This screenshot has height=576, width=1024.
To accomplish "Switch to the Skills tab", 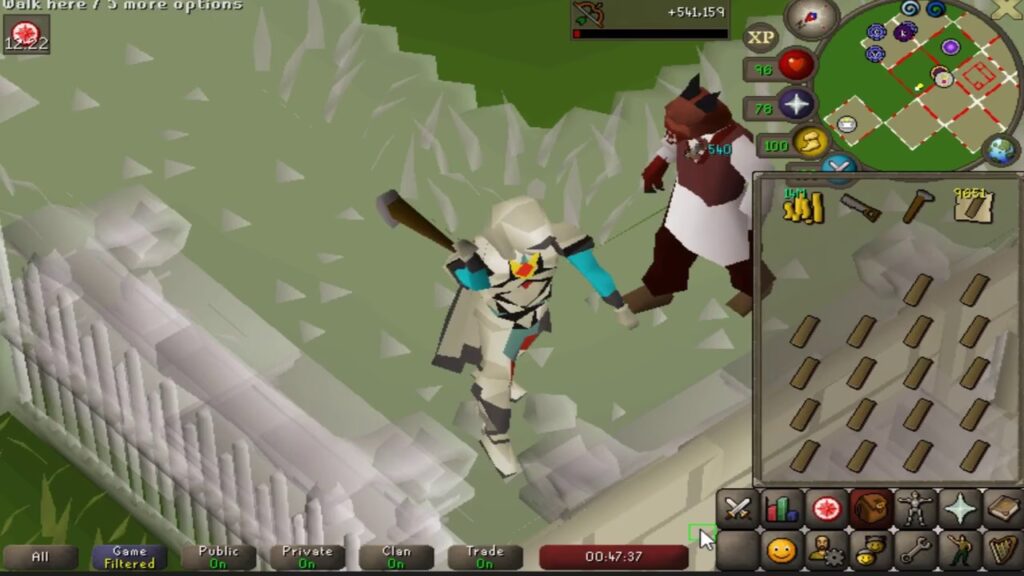I will [x=782, y=510].
